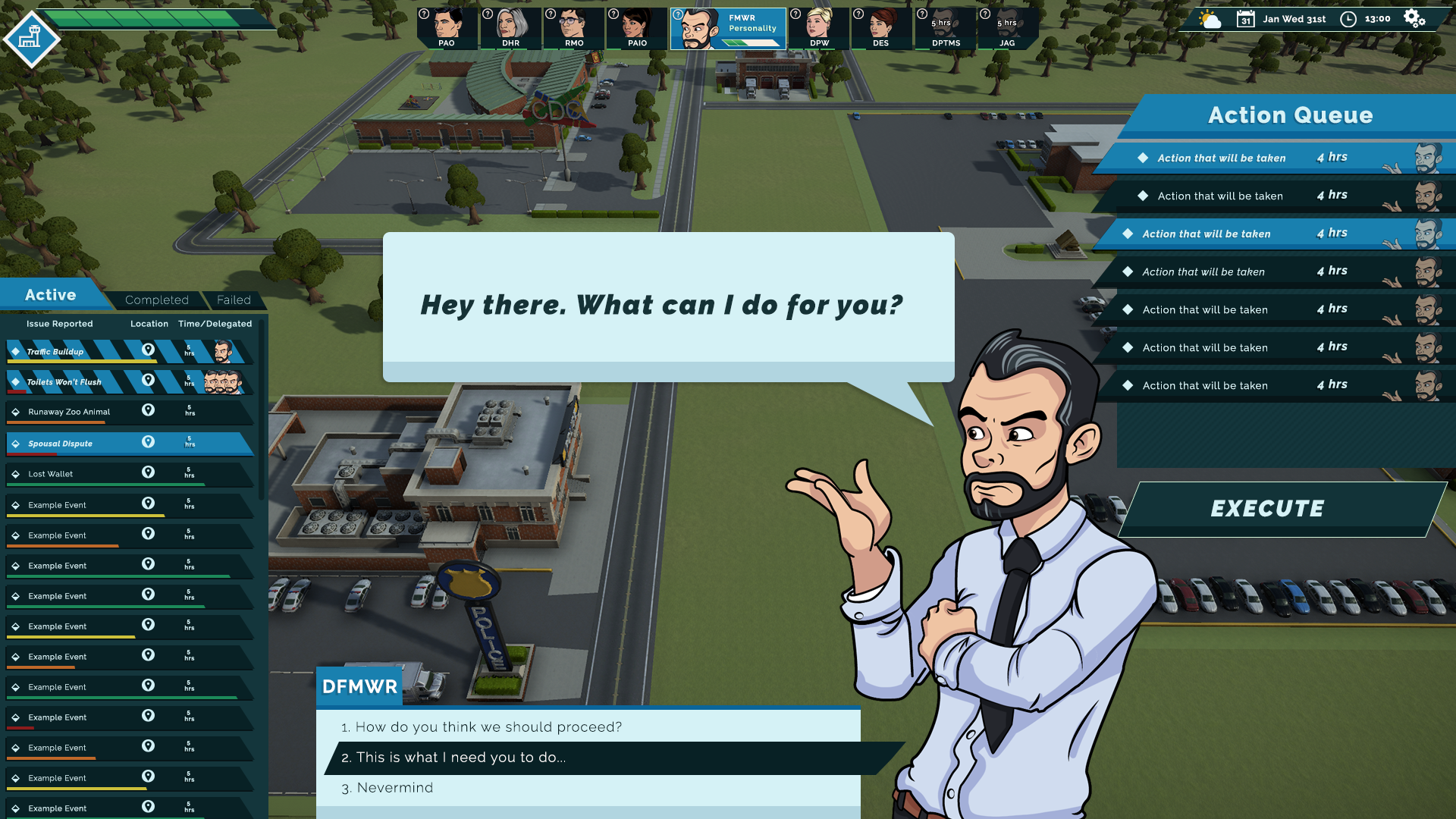The height and width of the screenshot is (819, 1456).
Task: Click the weather icon in the top bar
Action: [x=1209, y=19]
